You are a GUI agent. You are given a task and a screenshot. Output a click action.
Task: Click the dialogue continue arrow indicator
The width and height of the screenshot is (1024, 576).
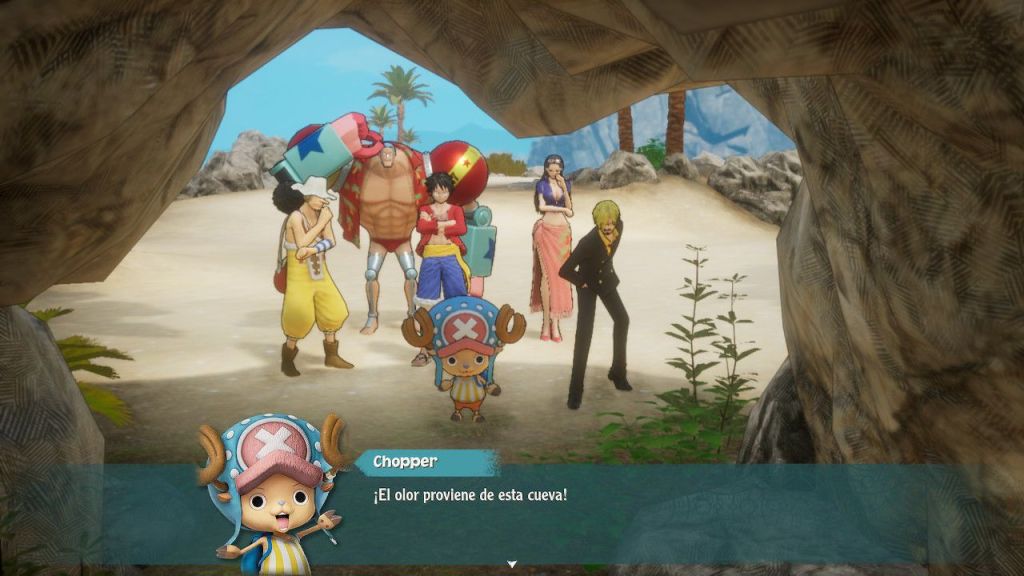(x=512, y=565)
